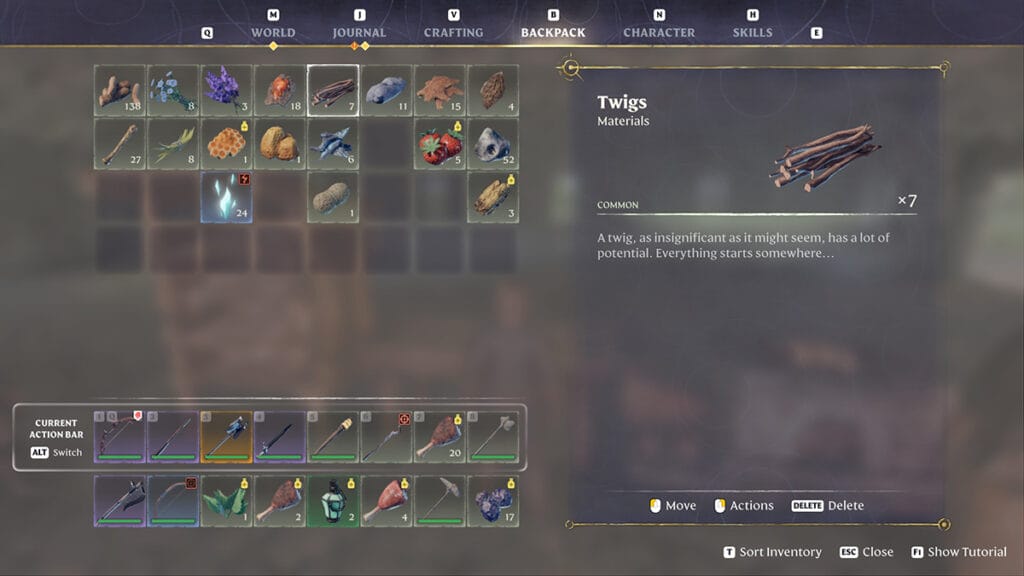Sort the inventory

pyautogui.click(x=773, y=552)
